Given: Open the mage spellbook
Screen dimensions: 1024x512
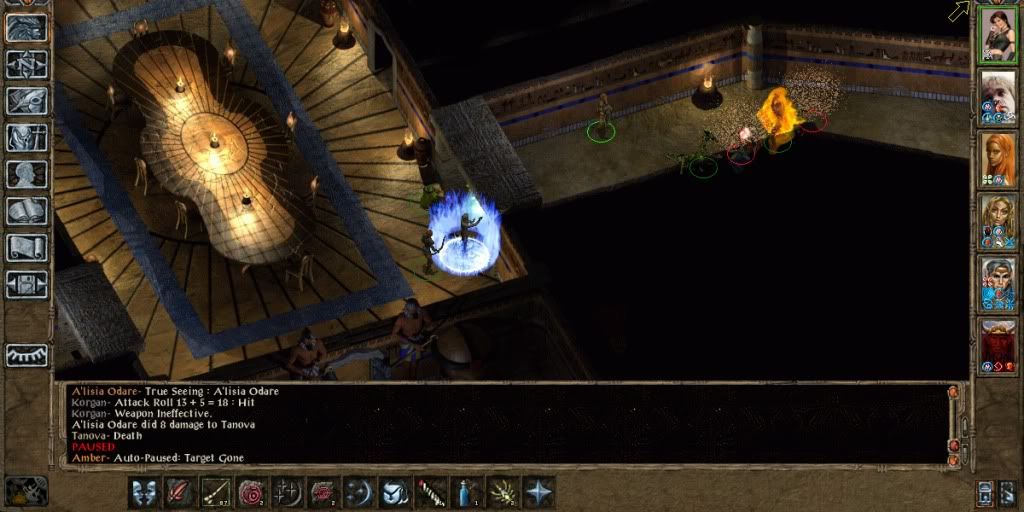Looking at the screenshot, I should [x=27, y=211].
